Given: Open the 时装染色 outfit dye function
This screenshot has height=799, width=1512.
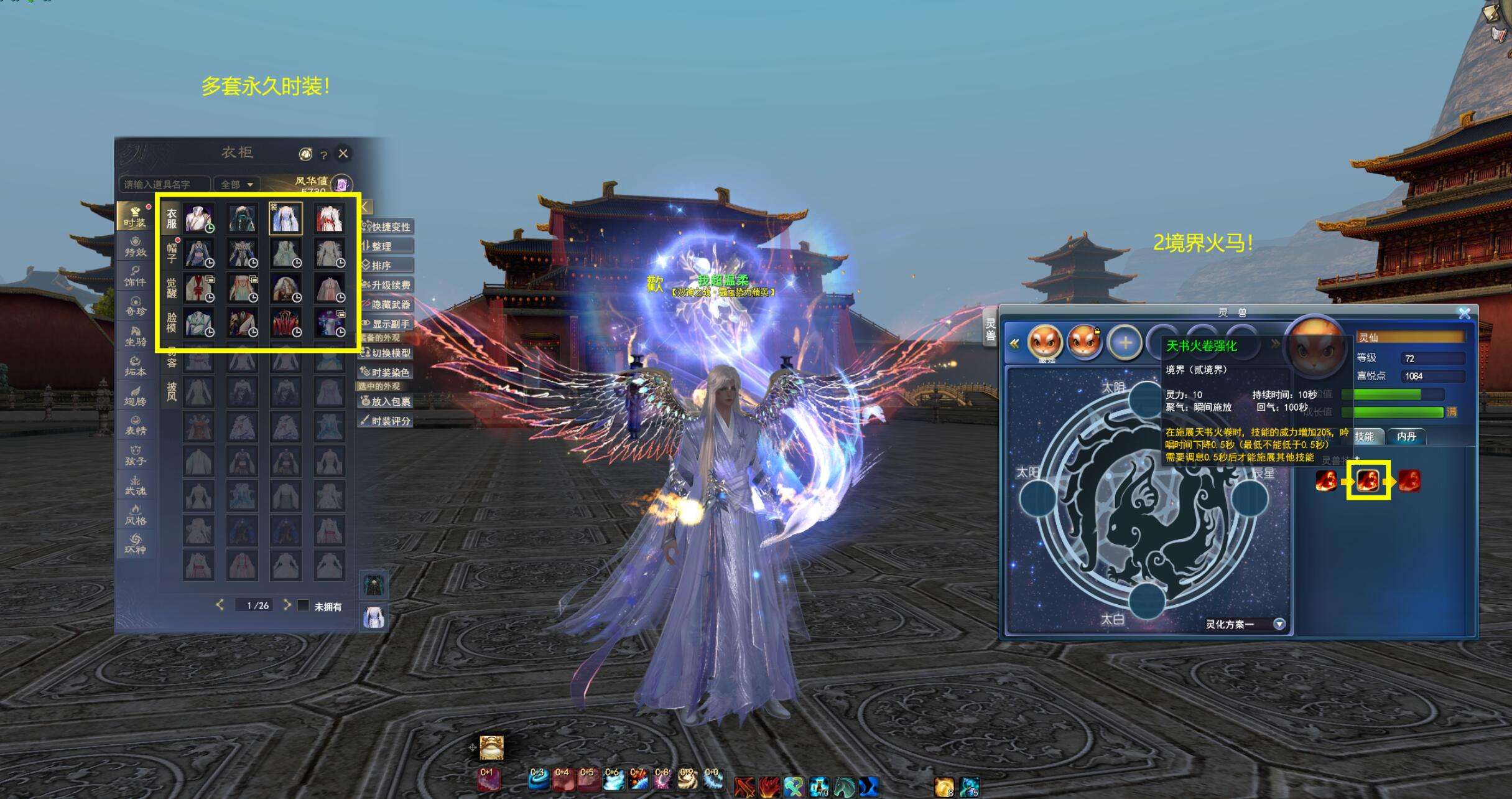Looking at the screenshot, I should 387,372.
